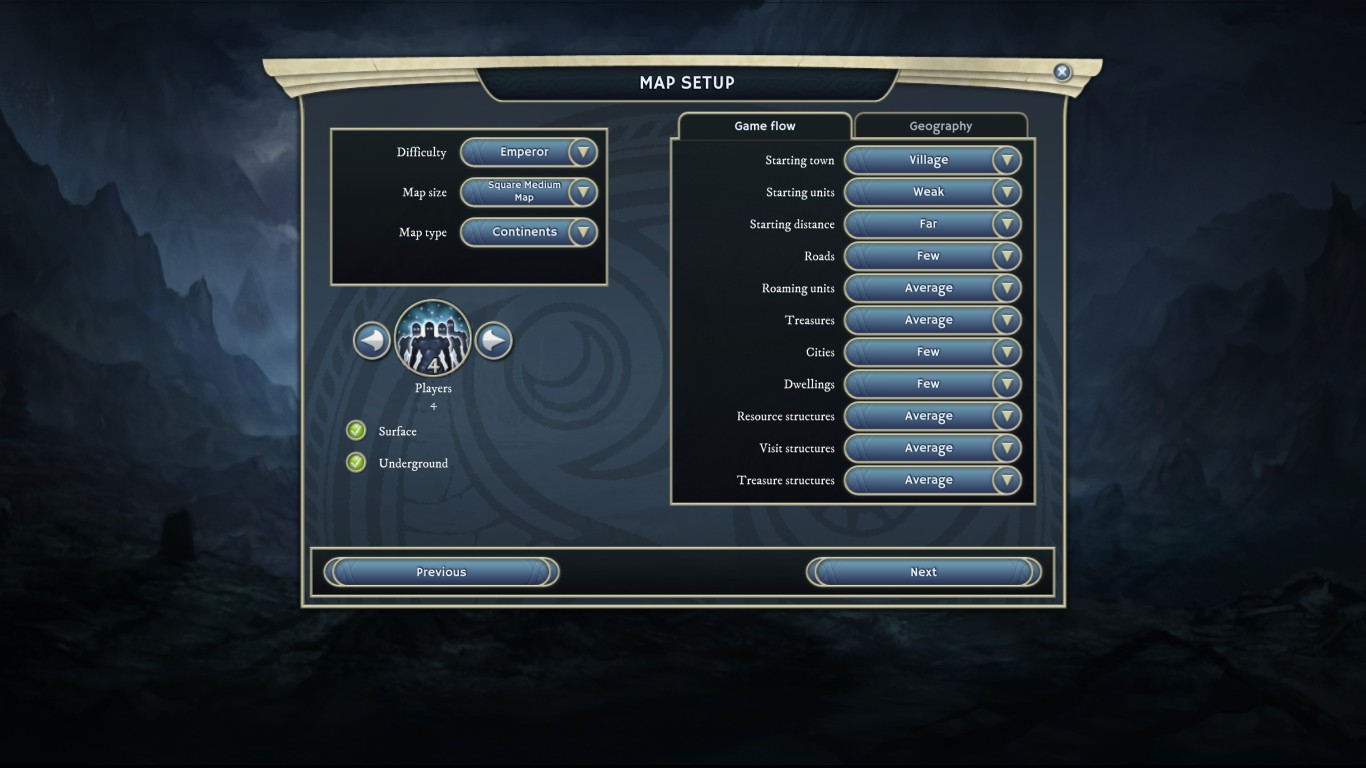Continue with the Next button

[x=923, y=572]
